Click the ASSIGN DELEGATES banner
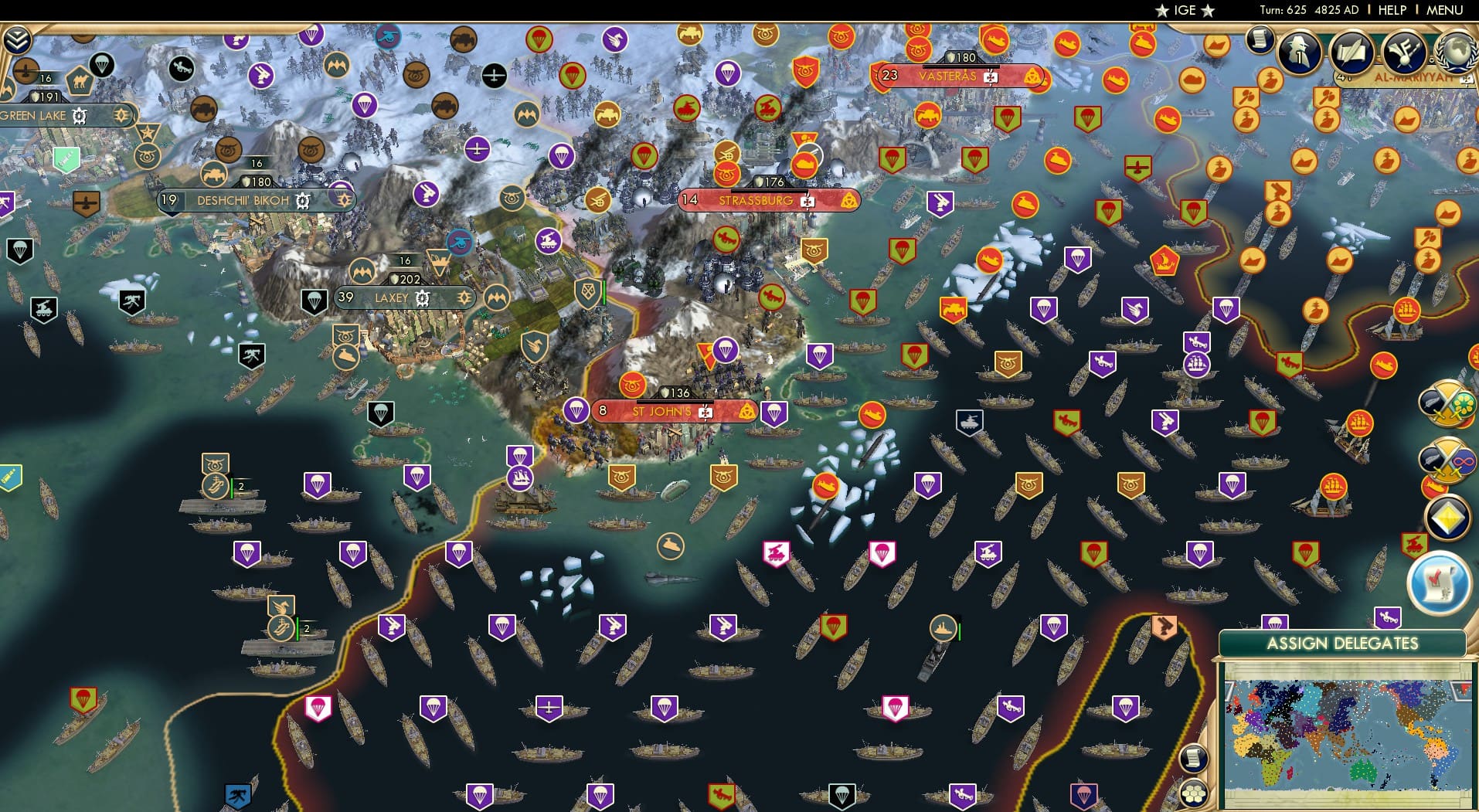This screenshot has height=812, width=1479. [x=1344, y=642]
